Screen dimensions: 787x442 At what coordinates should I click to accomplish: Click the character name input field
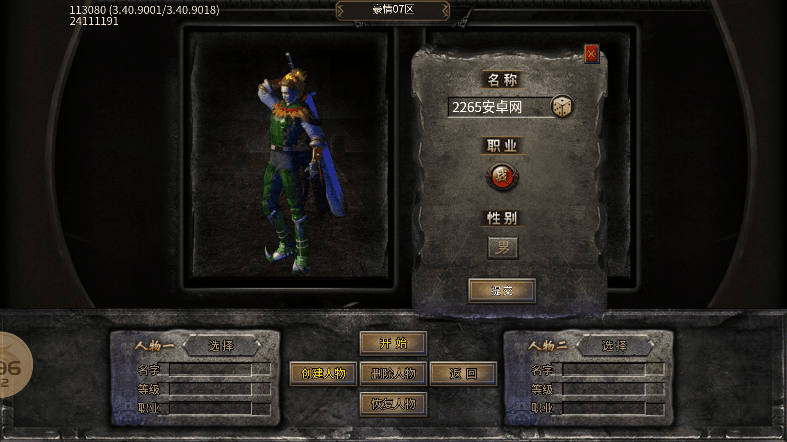(x=498, y=107)
